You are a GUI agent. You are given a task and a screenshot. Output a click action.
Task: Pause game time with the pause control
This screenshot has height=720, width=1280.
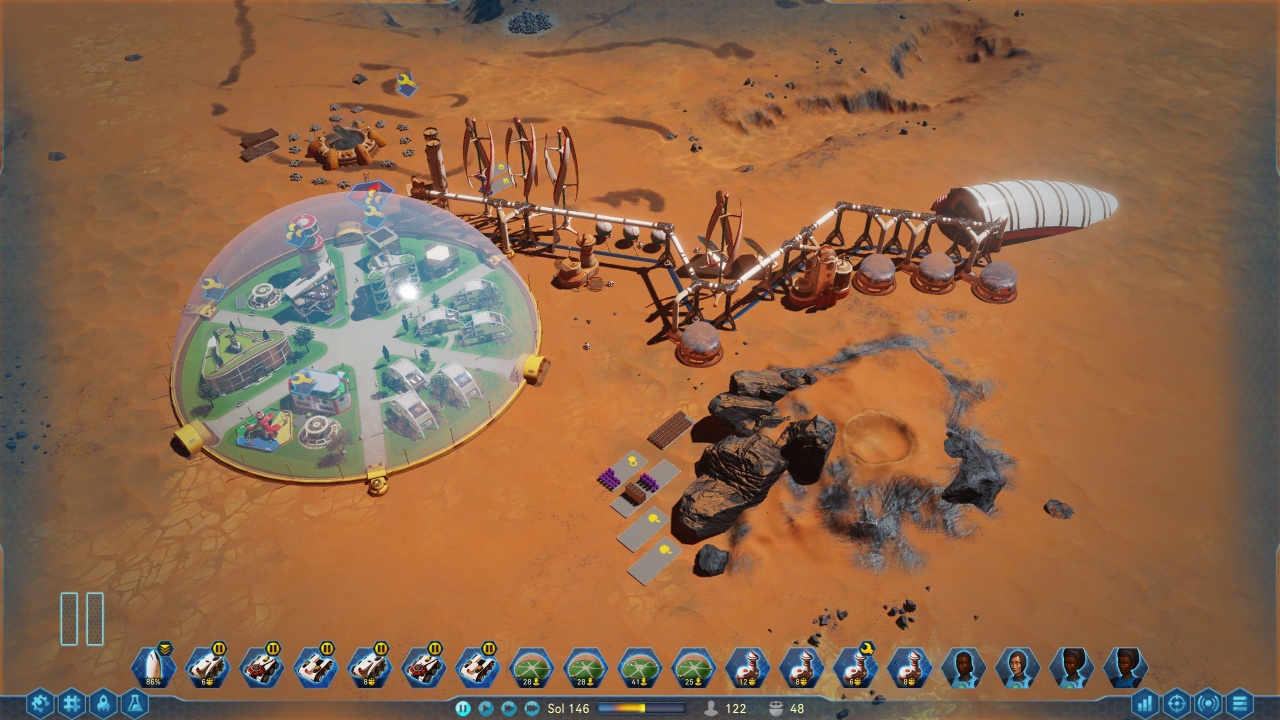coord(463,706)
